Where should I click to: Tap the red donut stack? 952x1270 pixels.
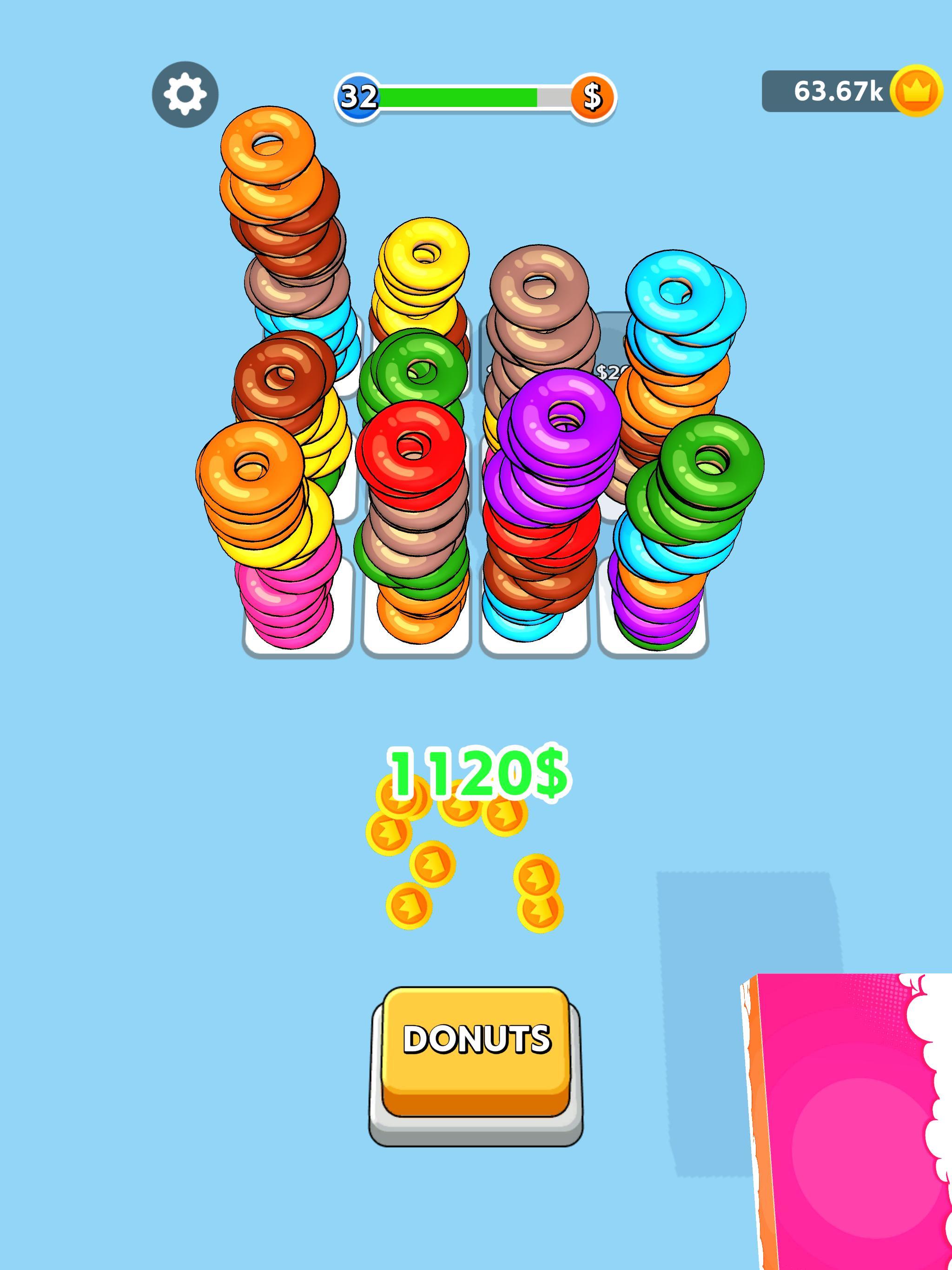(413, 454)
